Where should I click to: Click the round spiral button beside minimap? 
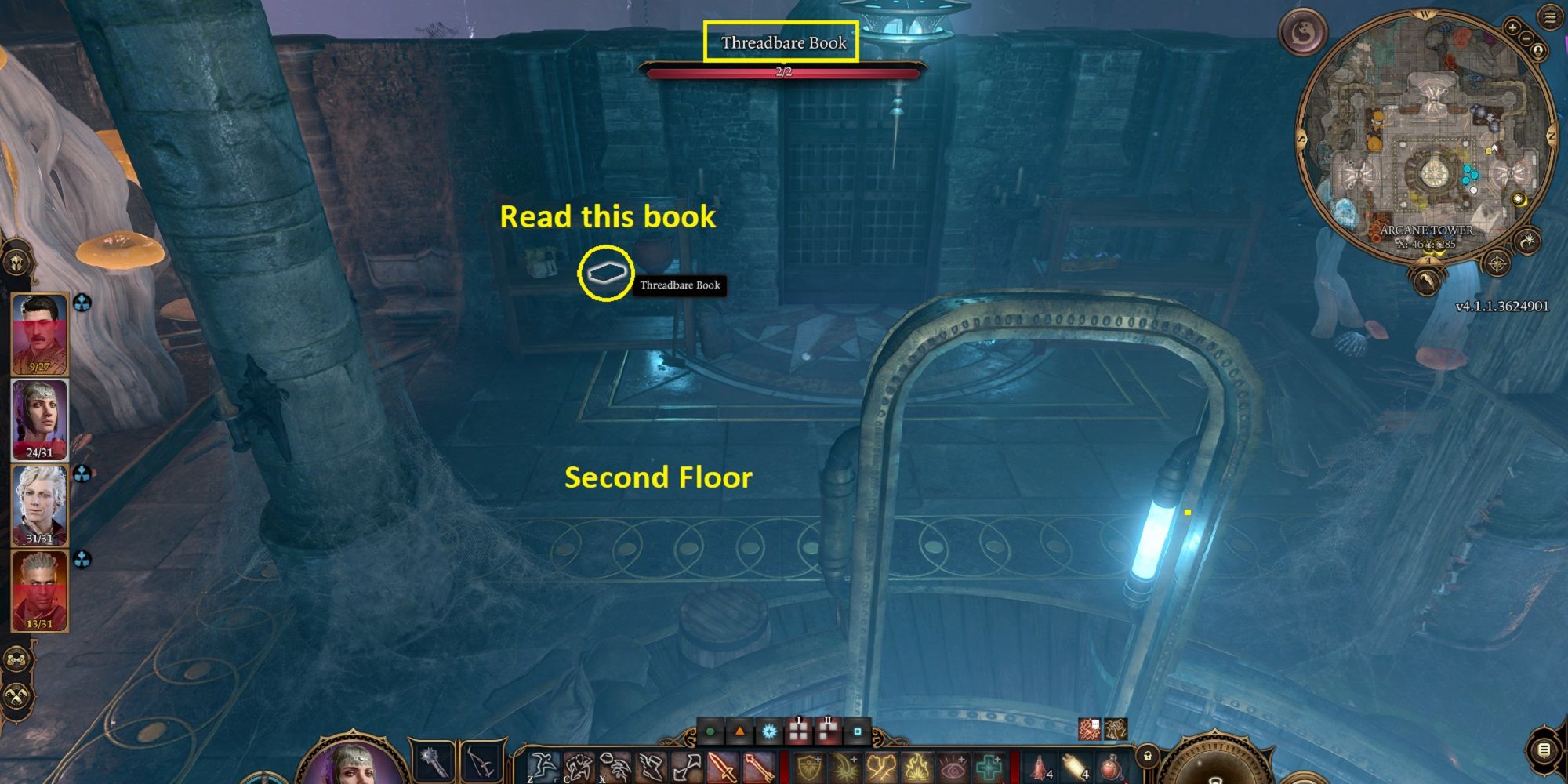point(1302,31)
